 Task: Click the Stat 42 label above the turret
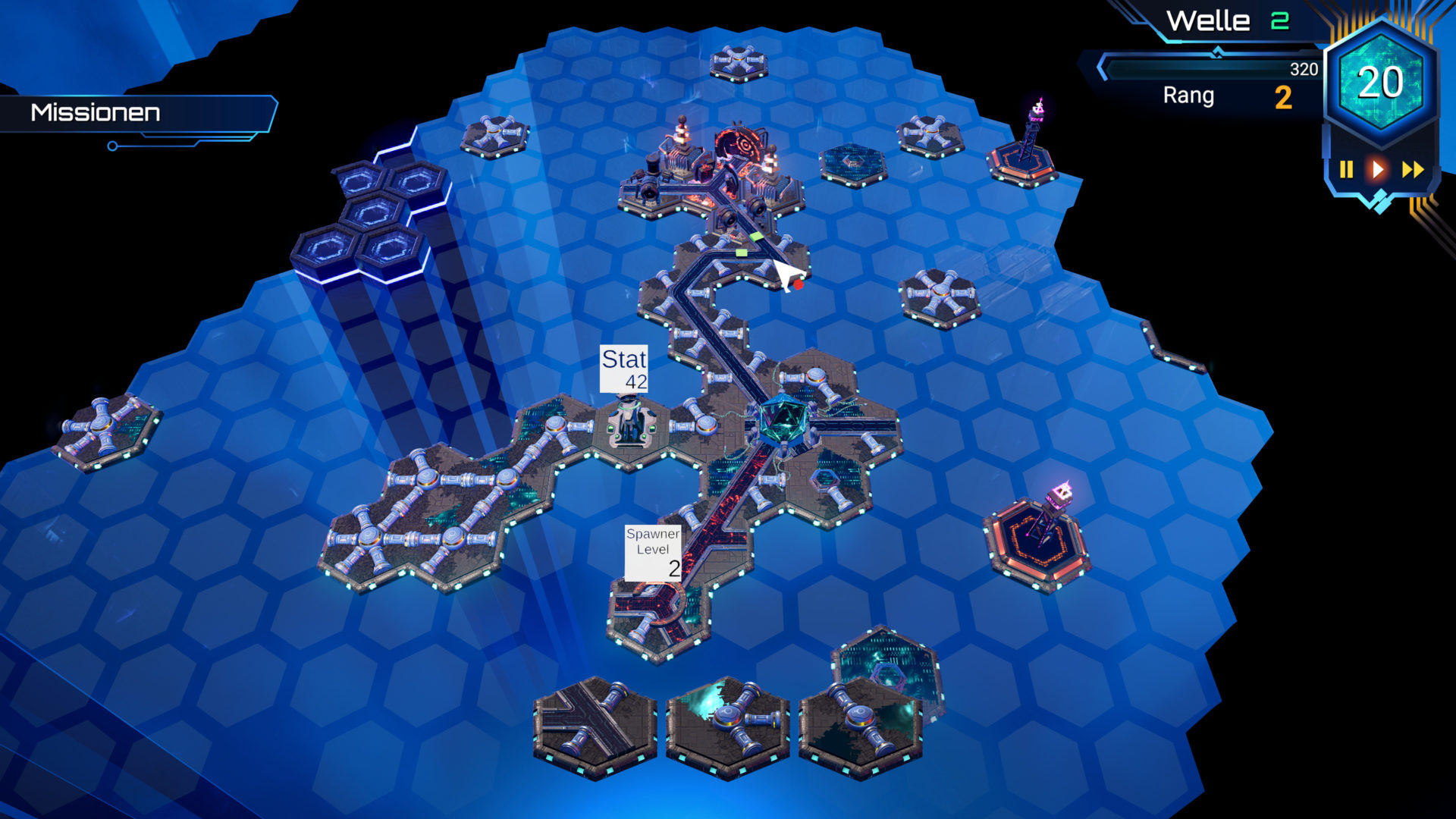(624, 370)
